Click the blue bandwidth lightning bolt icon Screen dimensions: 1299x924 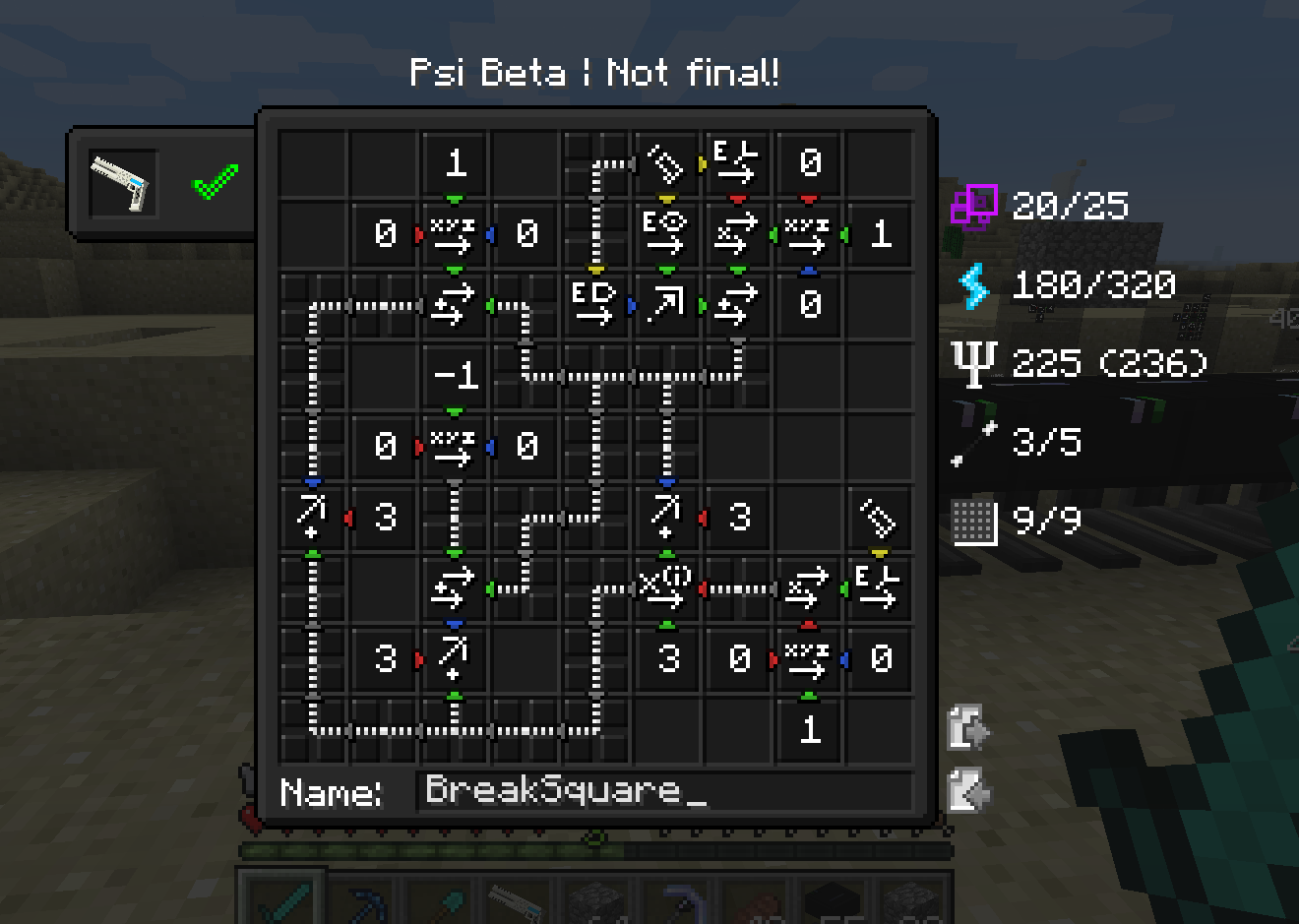tap(972, 284)
